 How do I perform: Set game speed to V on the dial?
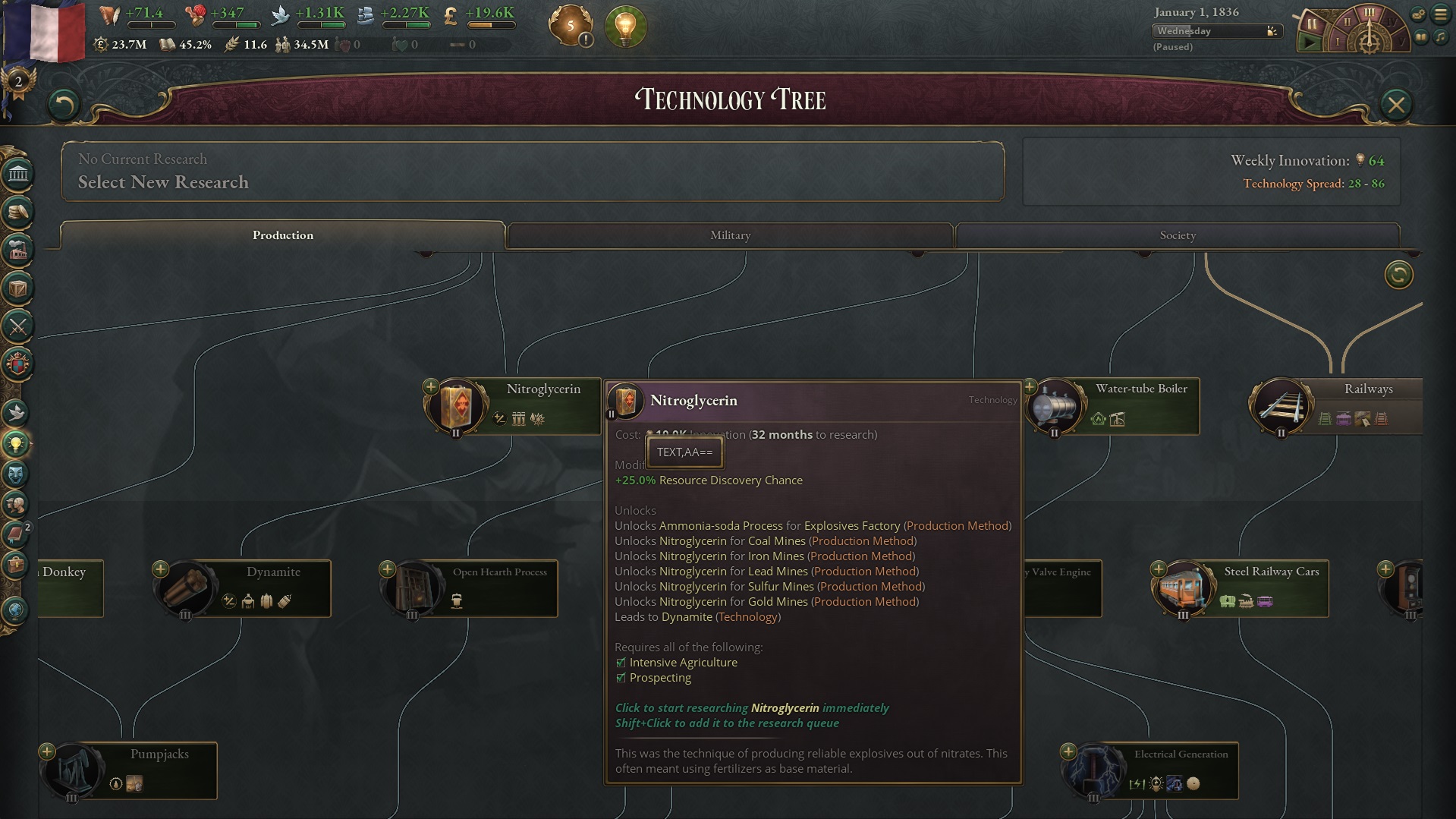1402,42
